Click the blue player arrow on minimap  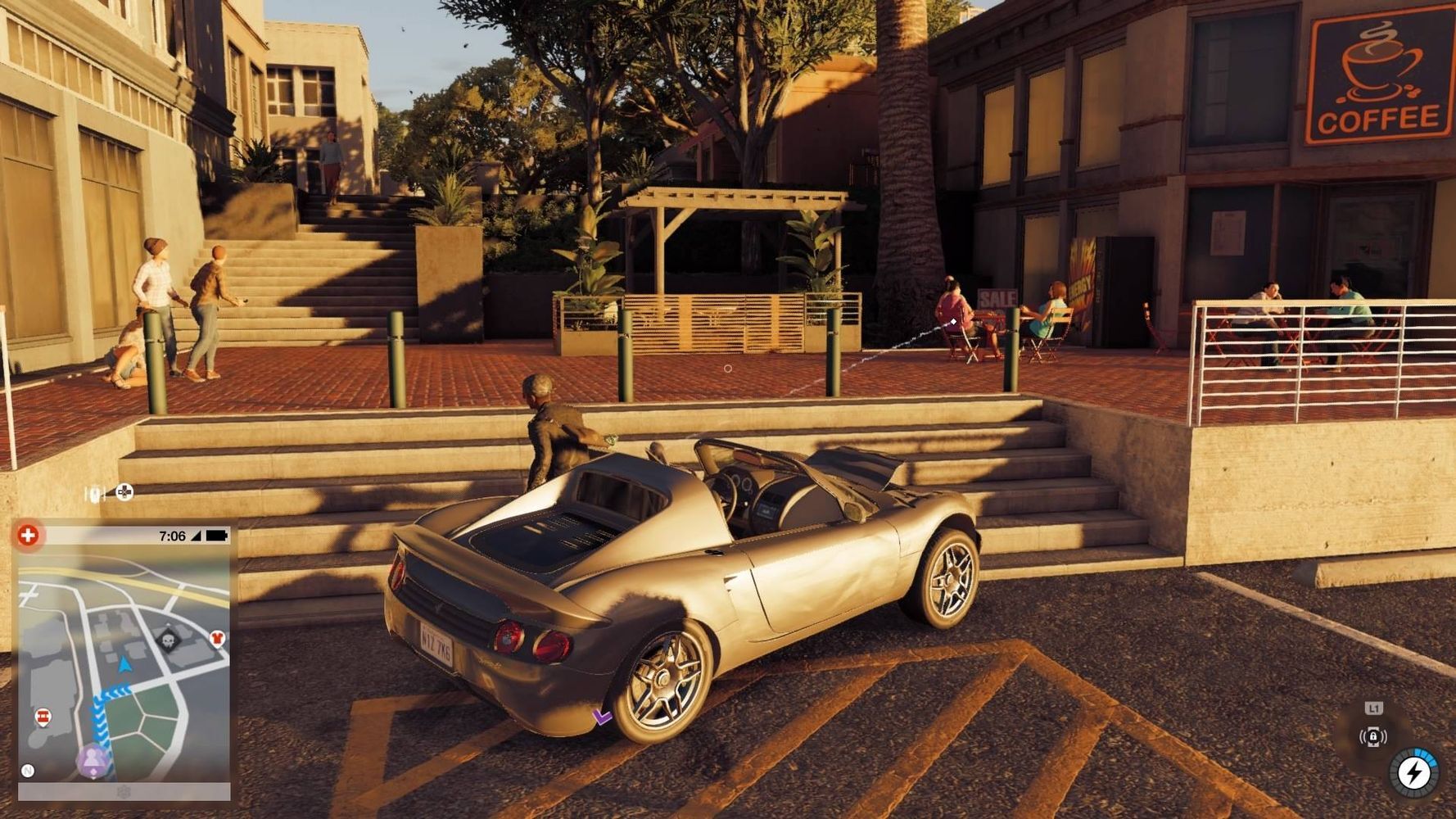coord(124,664)
